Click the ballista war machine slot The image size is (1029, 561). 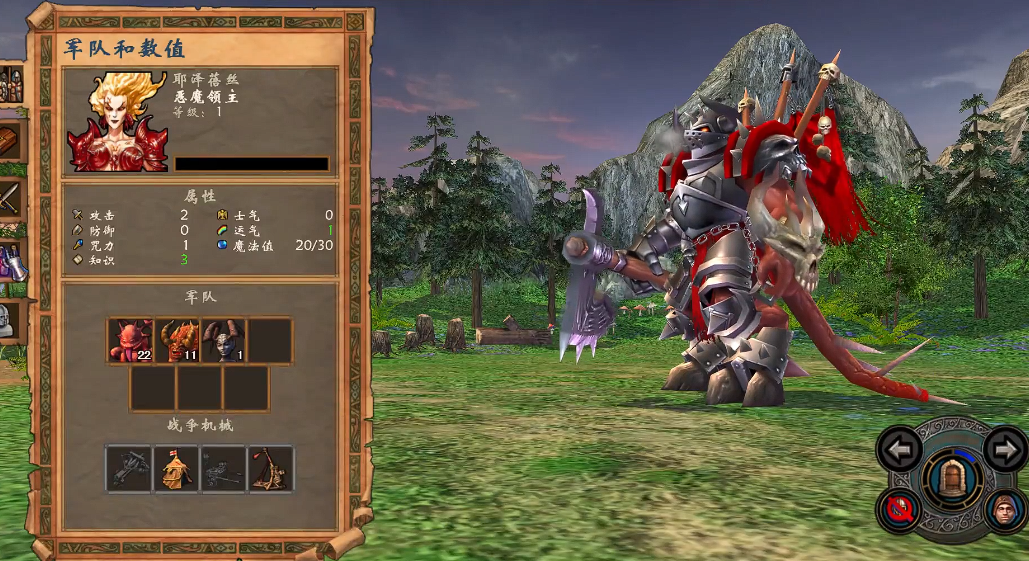click(x=130, y=469)
